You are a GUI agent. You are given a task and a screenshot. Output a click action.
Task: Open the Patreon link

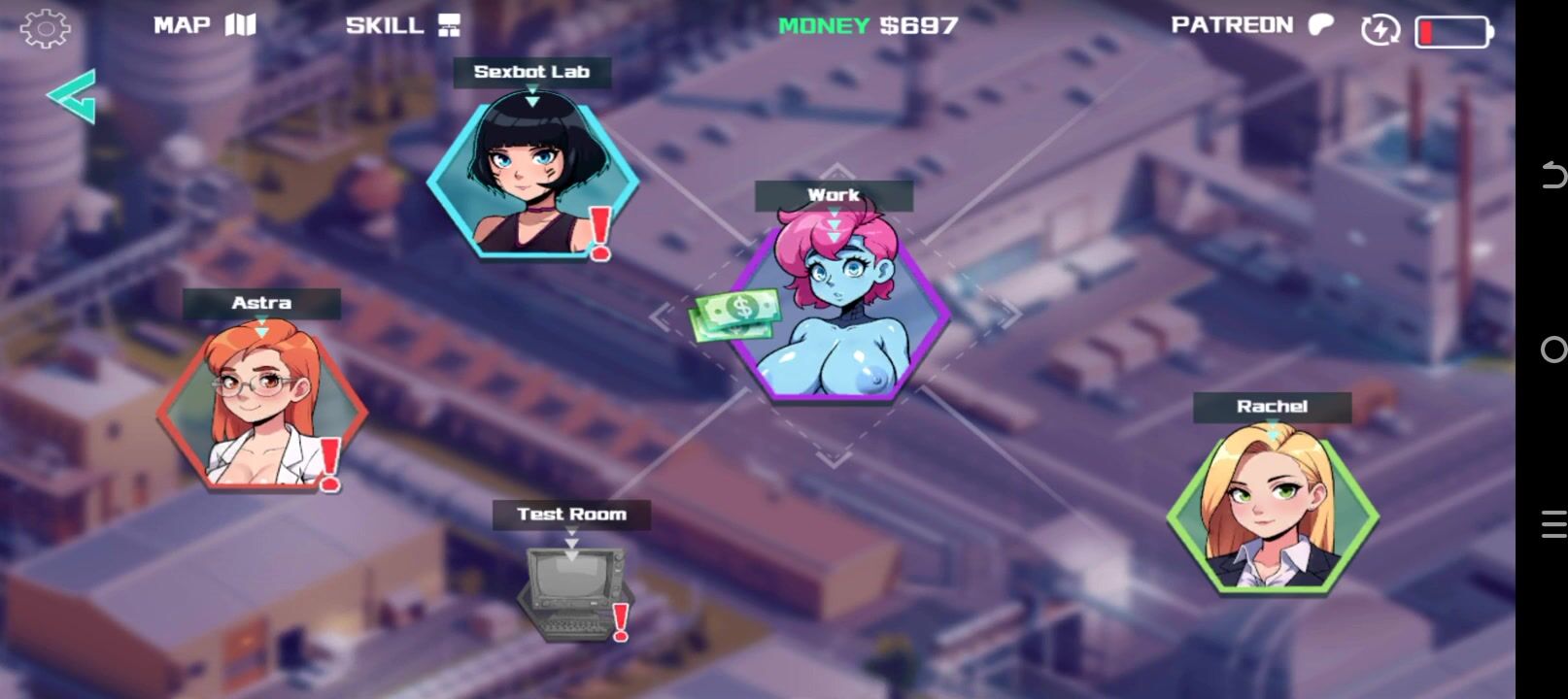[x=1251, y=25]
